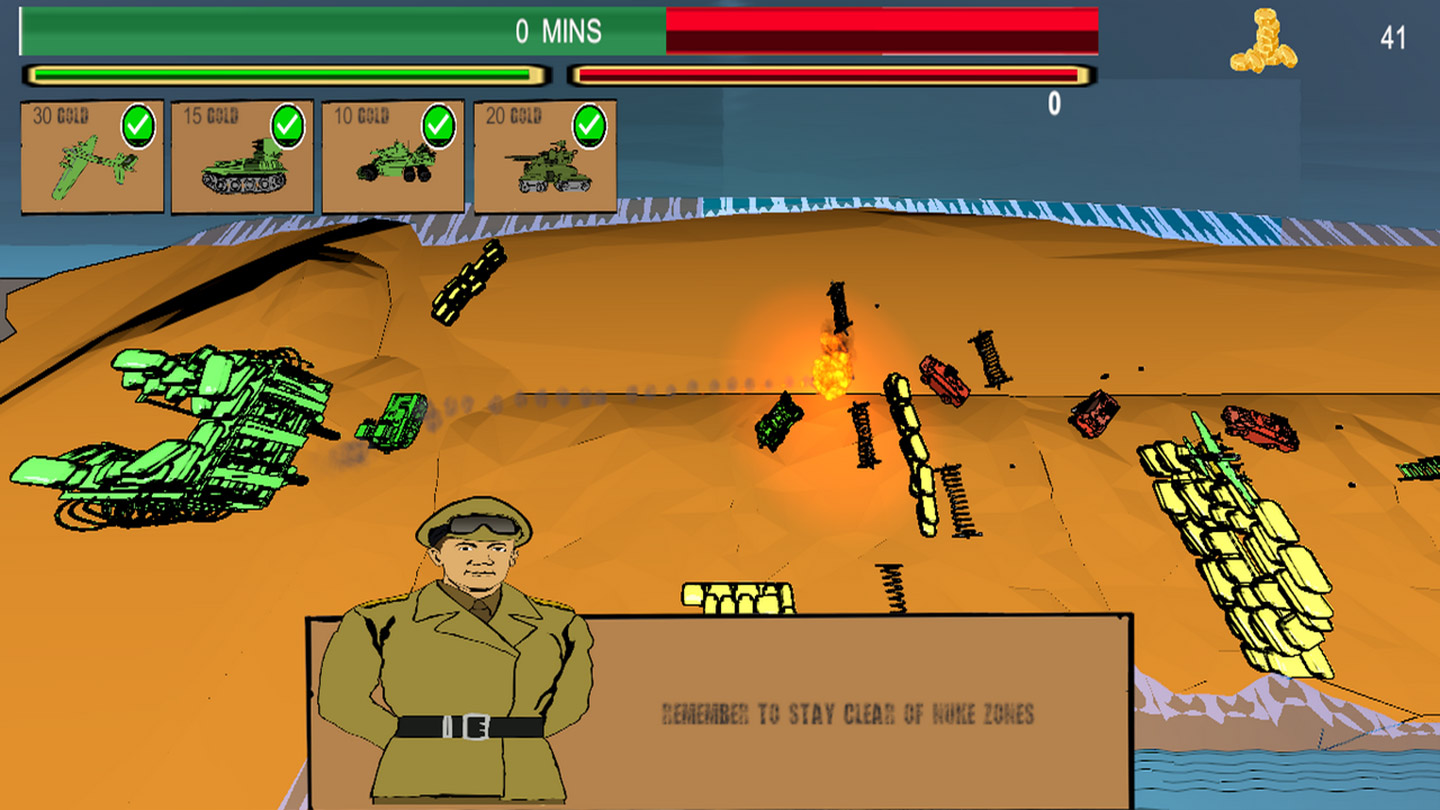Deploy the 30 gold bomber plane unit
Viewport: 1440px width, 810px height.
[92, 157]
